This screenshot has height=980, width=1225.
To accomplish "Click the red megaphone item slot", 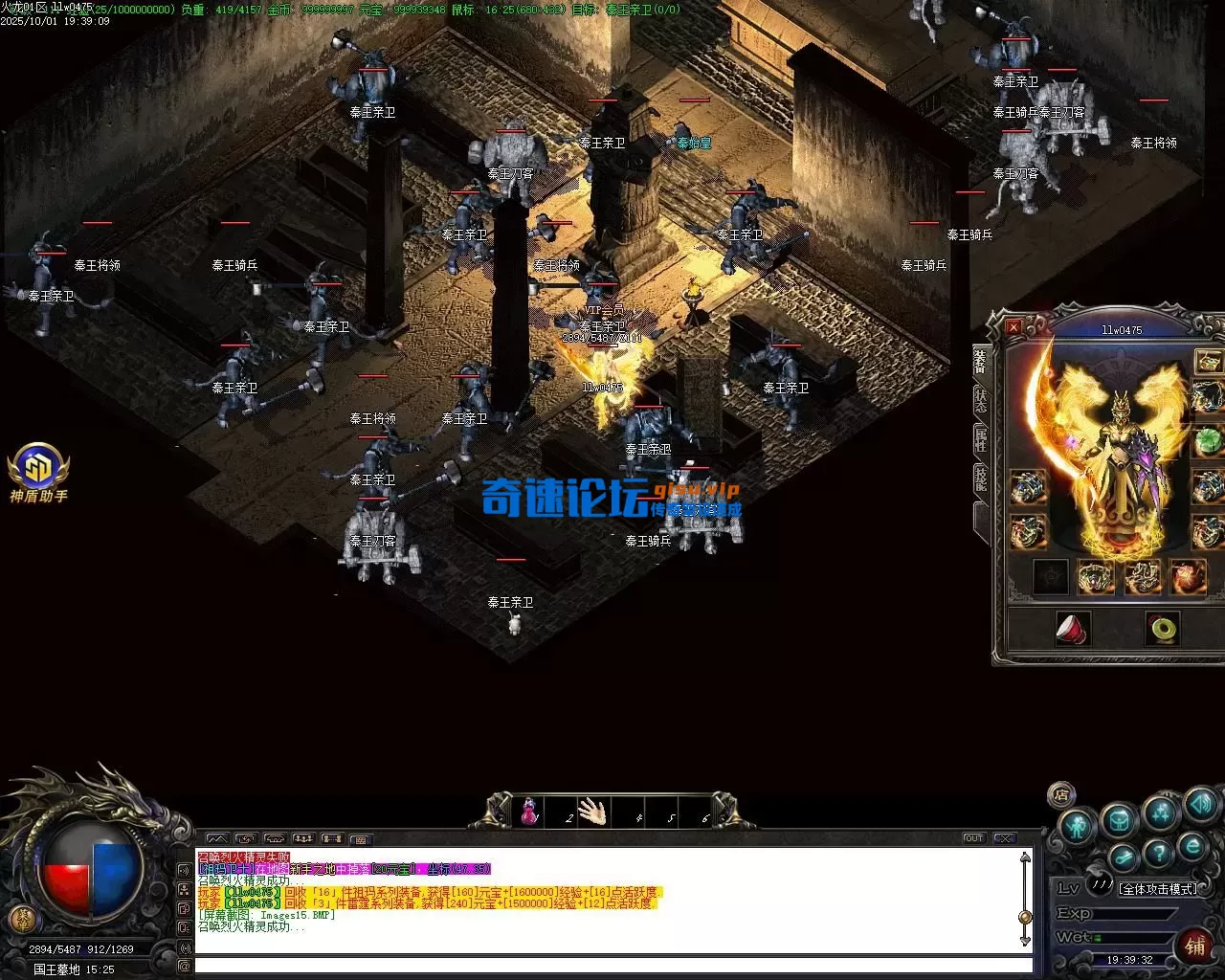I will [1072, 628].
